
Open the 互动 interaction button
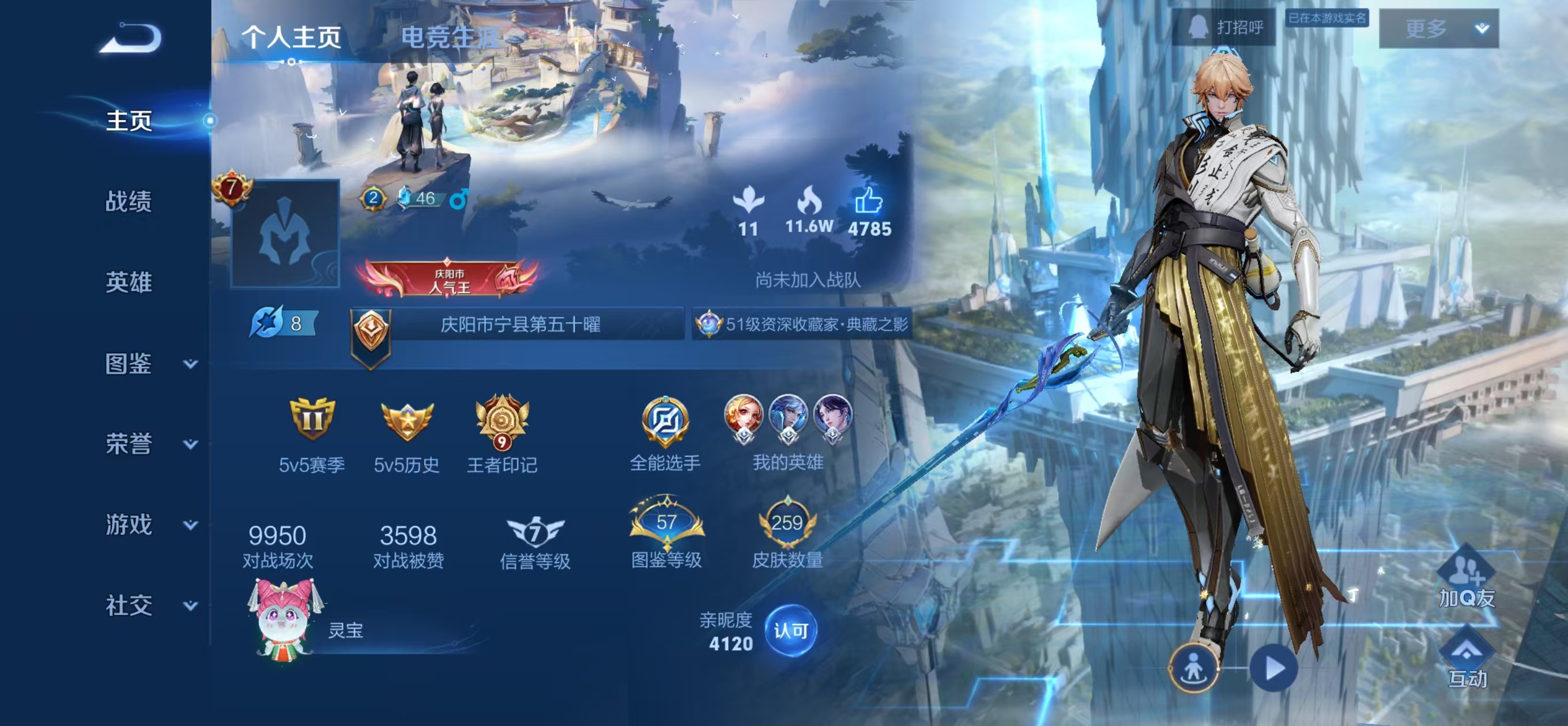pyautogui.click(x=1467, y=661)
